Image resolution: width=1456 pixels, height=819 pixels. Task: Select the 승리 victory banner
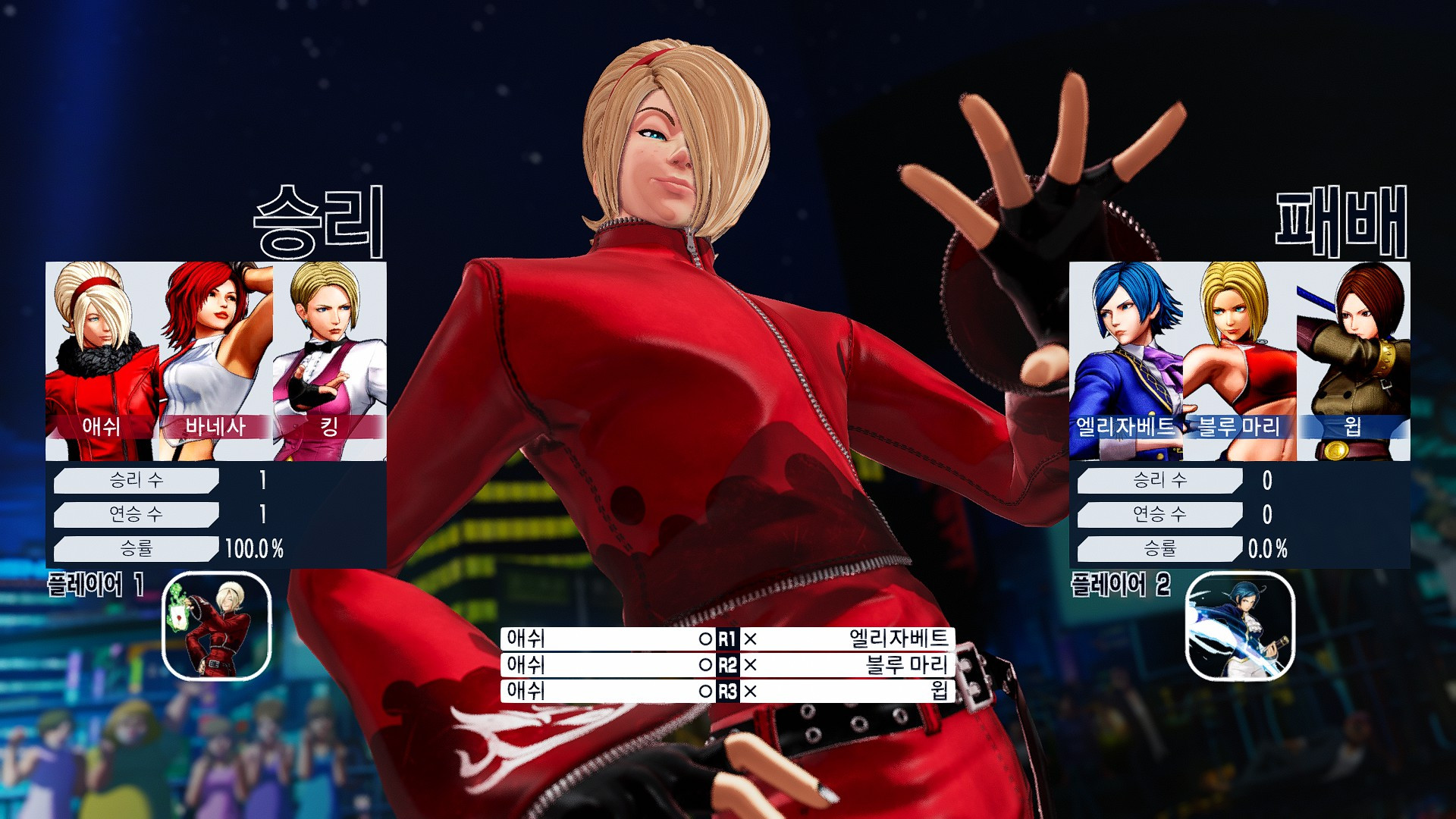tap(316, 220)
